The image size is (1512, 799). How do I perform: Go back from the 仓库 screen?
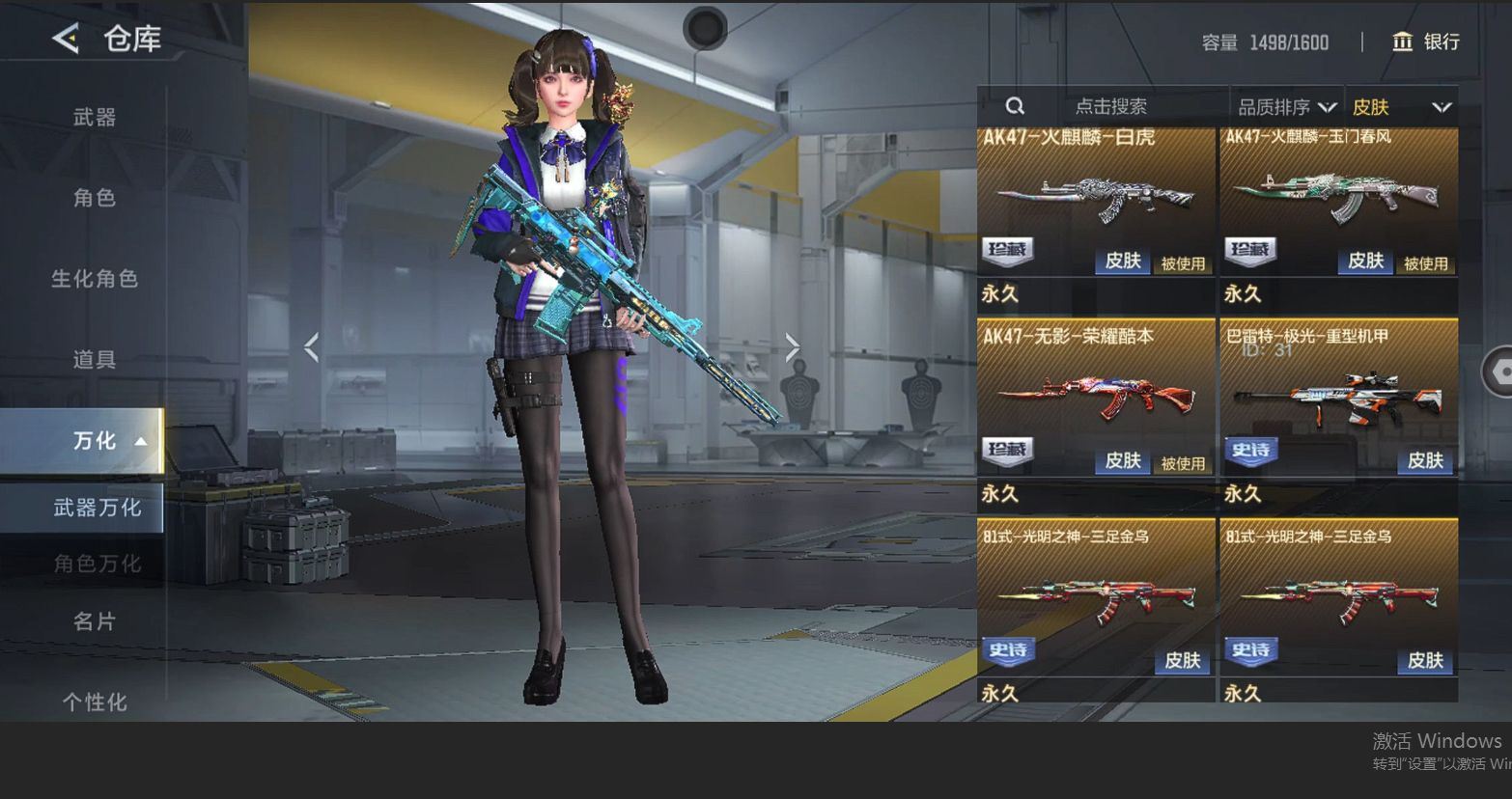[66, 39]
